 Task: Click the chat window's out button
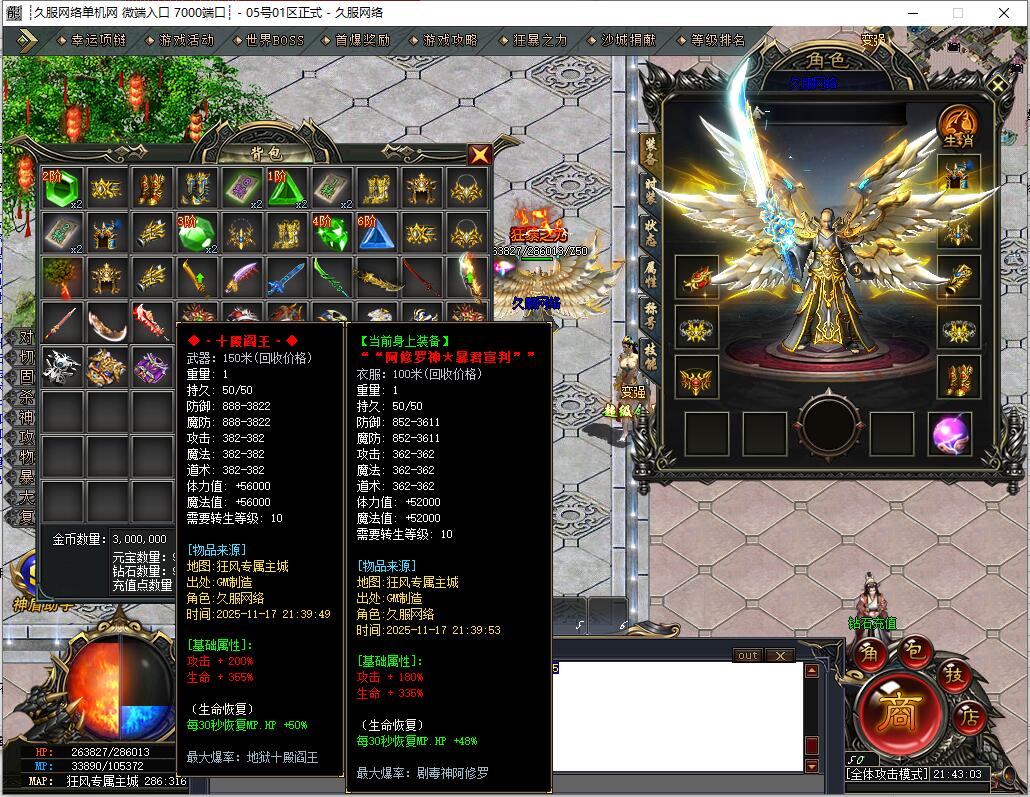747,655
